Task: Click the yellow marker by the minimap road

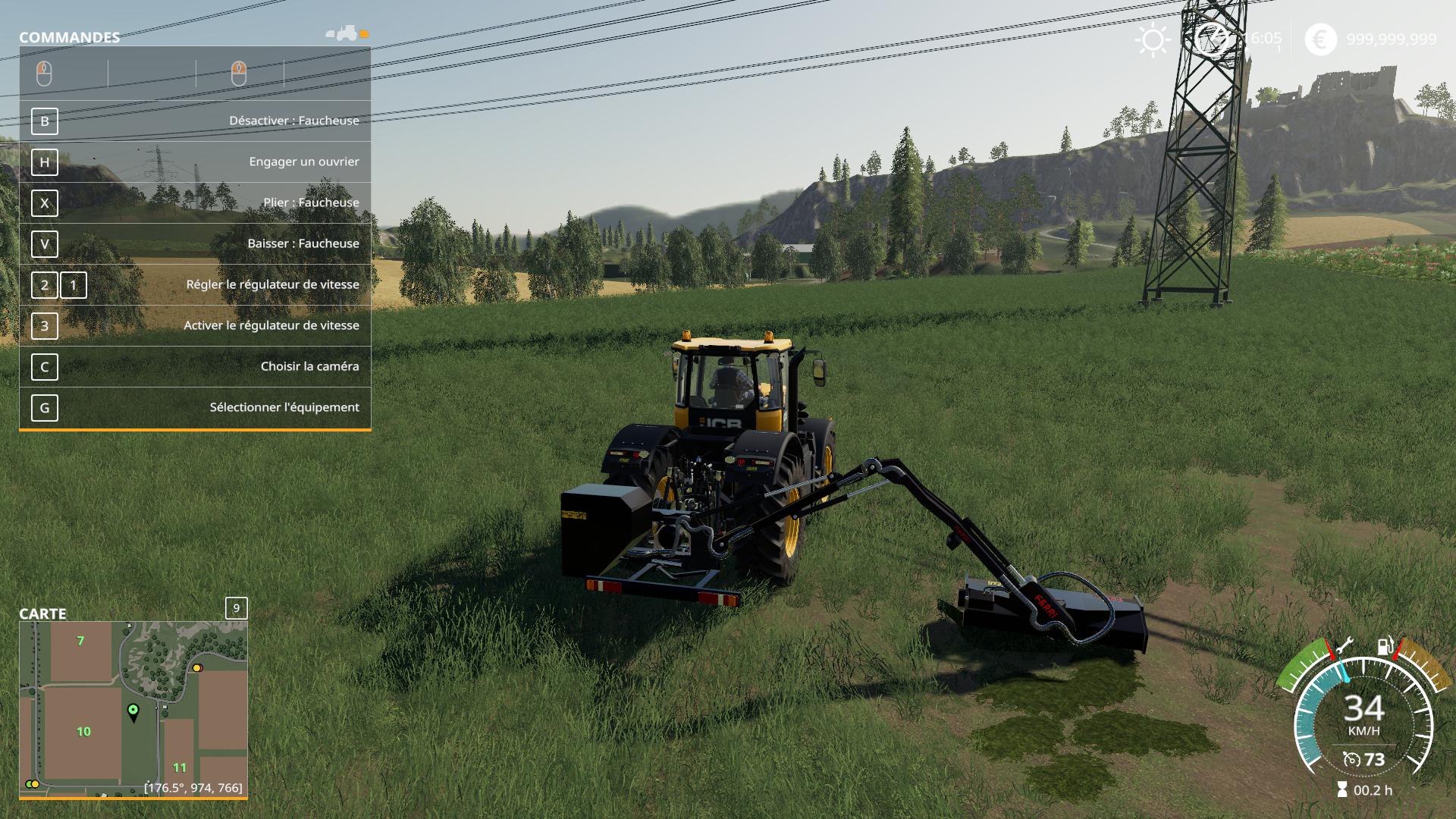Action: pos(197,668)
